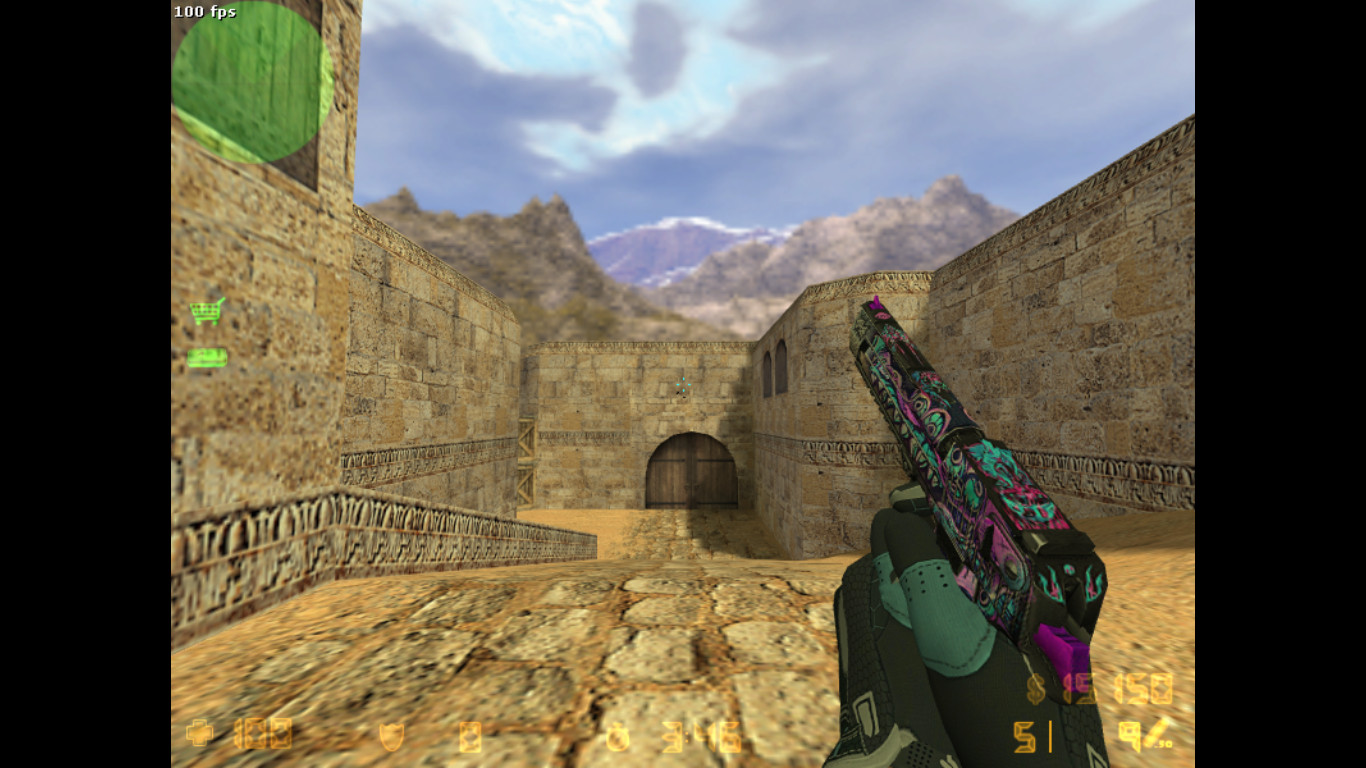1366x768 pixels.
Task: Click the reserve ammo number 9
Action: (x=1128, y=735)
